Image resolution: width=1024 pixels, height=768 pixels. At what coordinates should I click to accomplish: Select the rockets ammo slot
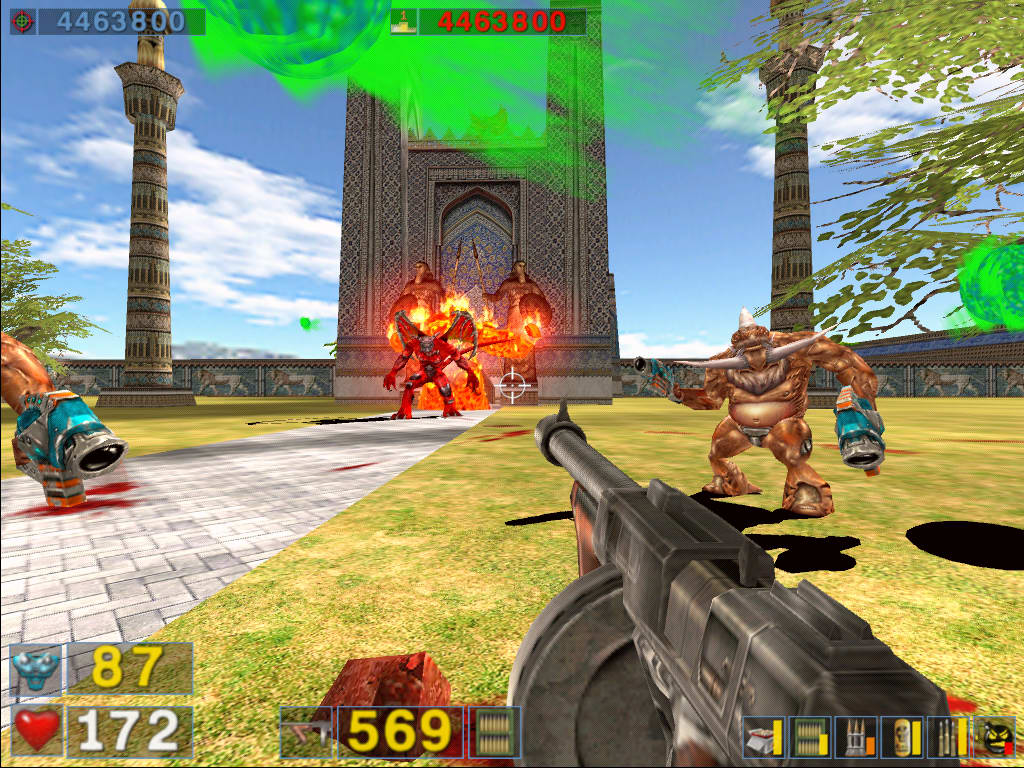pyautogui.click(x=855, y=738)
